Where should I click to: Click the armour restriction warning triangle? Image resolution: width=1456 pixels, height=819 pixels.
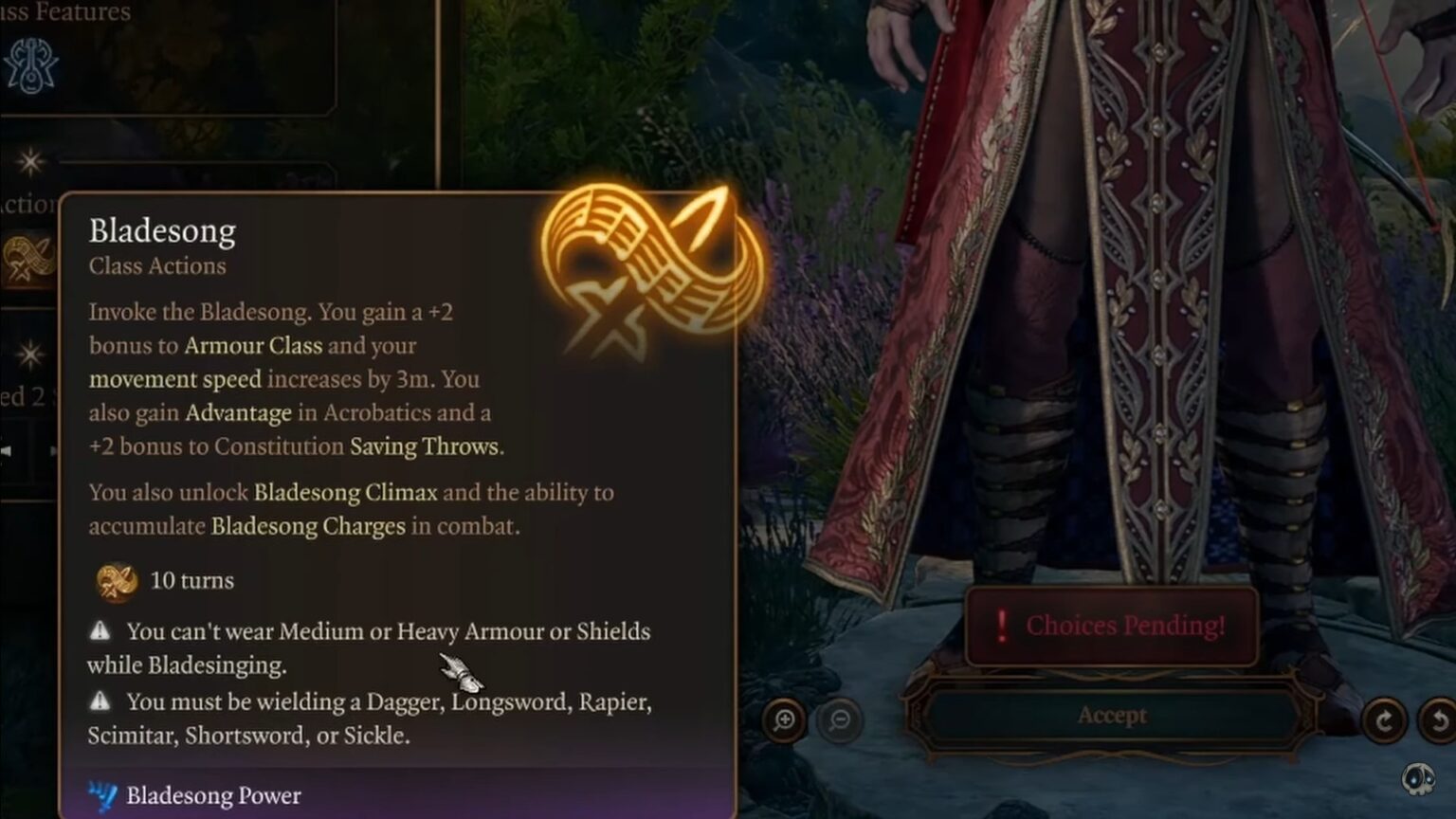pyautogui.click(x=101, y=630)
